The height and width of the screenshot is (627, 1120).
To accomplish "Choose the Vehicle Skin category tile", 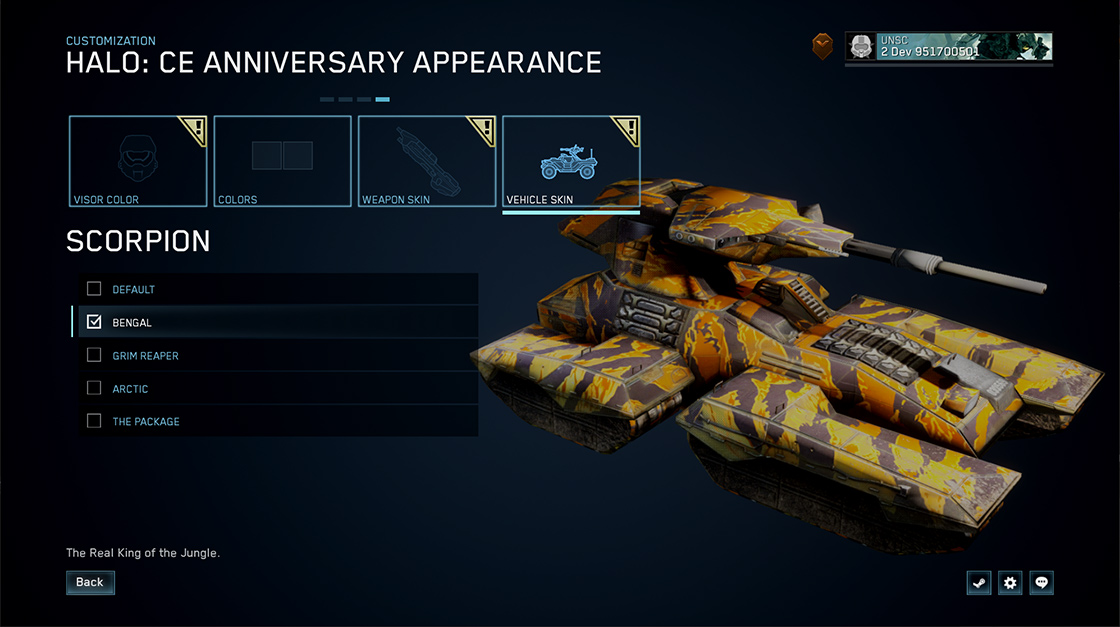I will pyautogui.click(x=571, y=161).
